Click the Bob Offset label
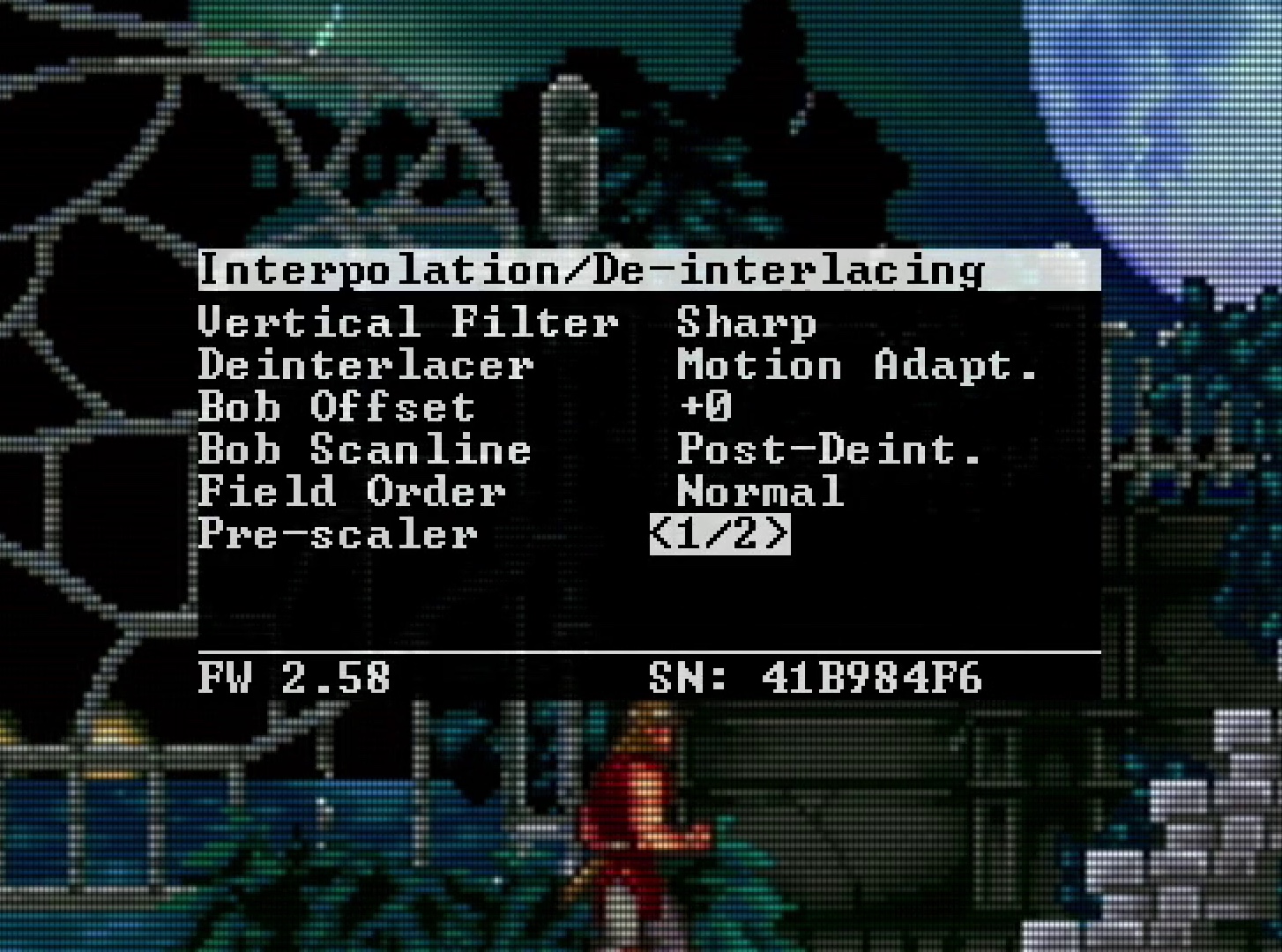 (x=336, y=406)
